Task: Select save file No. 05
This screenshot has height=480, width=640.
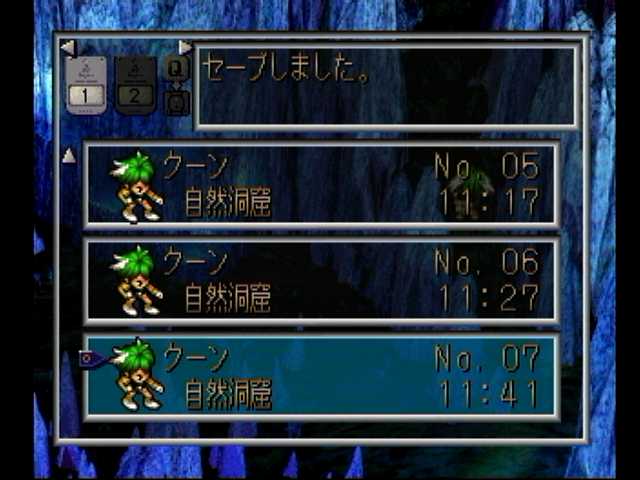Action: [x=320, y=185]
